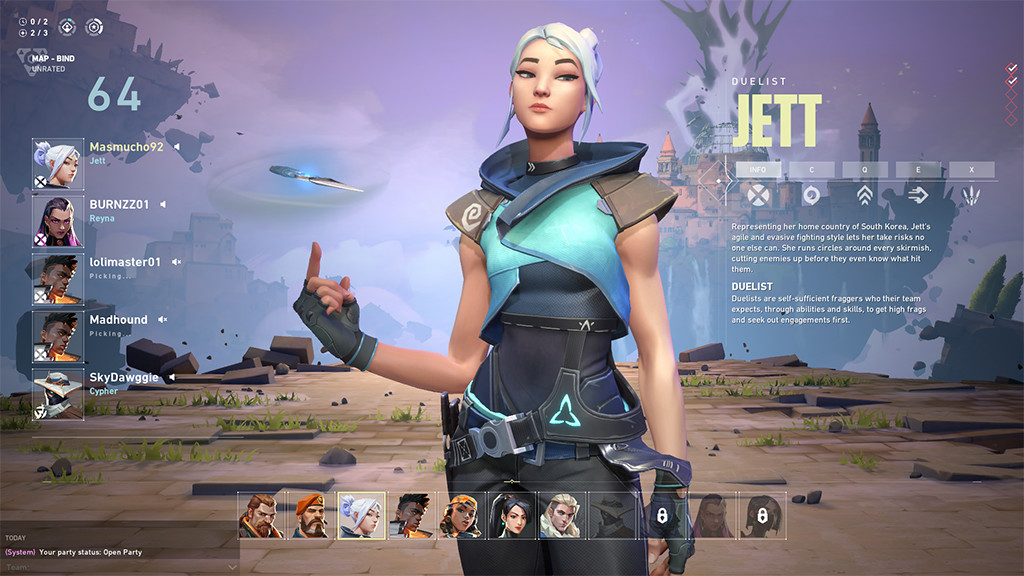This screenshot has height=576, width=1024.
Task: Select Breach in the agent roster
Action: (x=262, y=515)
